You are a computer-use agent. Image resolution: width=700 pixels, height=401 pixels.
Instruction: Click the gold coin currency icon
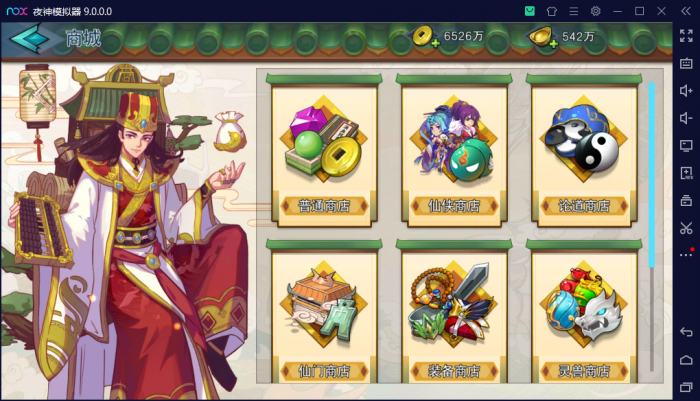pyautogui.click(x=427, y=37)
